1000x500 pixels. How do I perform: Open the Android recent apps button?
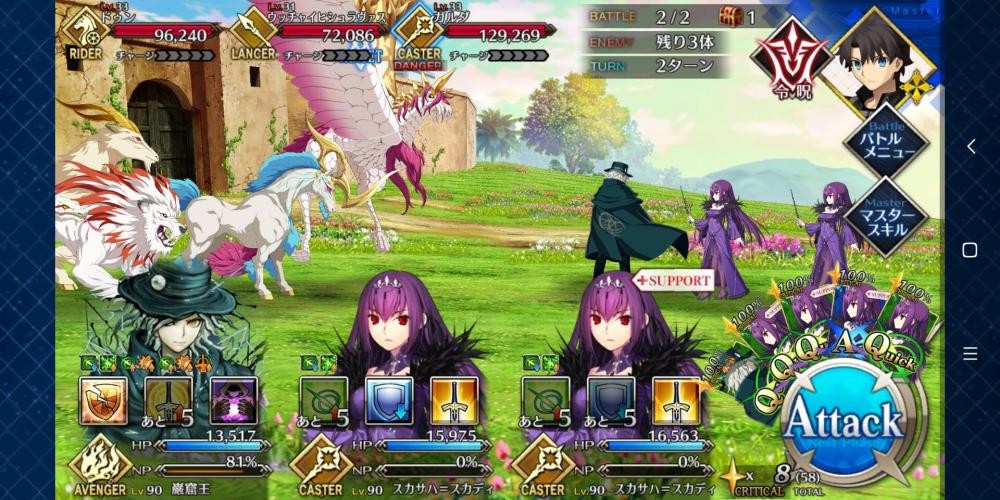click(x=969, y=353)
